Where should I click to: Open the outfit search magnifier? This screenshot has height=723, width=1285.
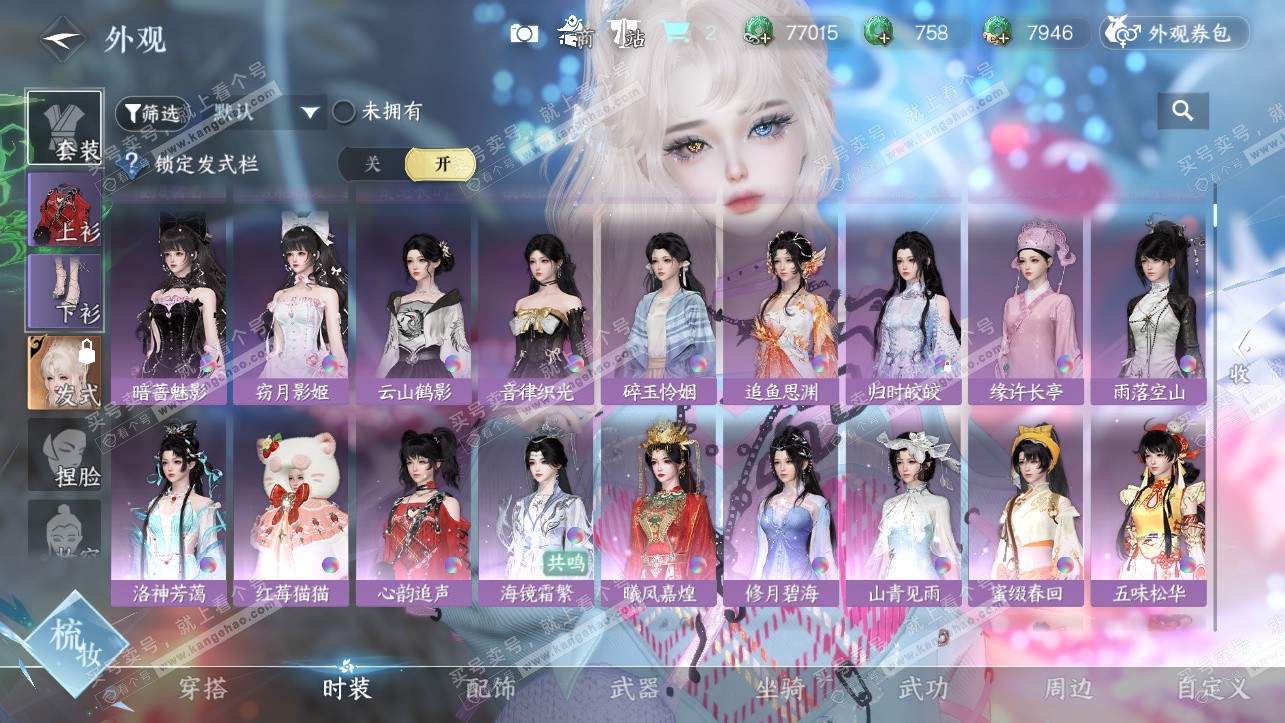point(1183,111)
